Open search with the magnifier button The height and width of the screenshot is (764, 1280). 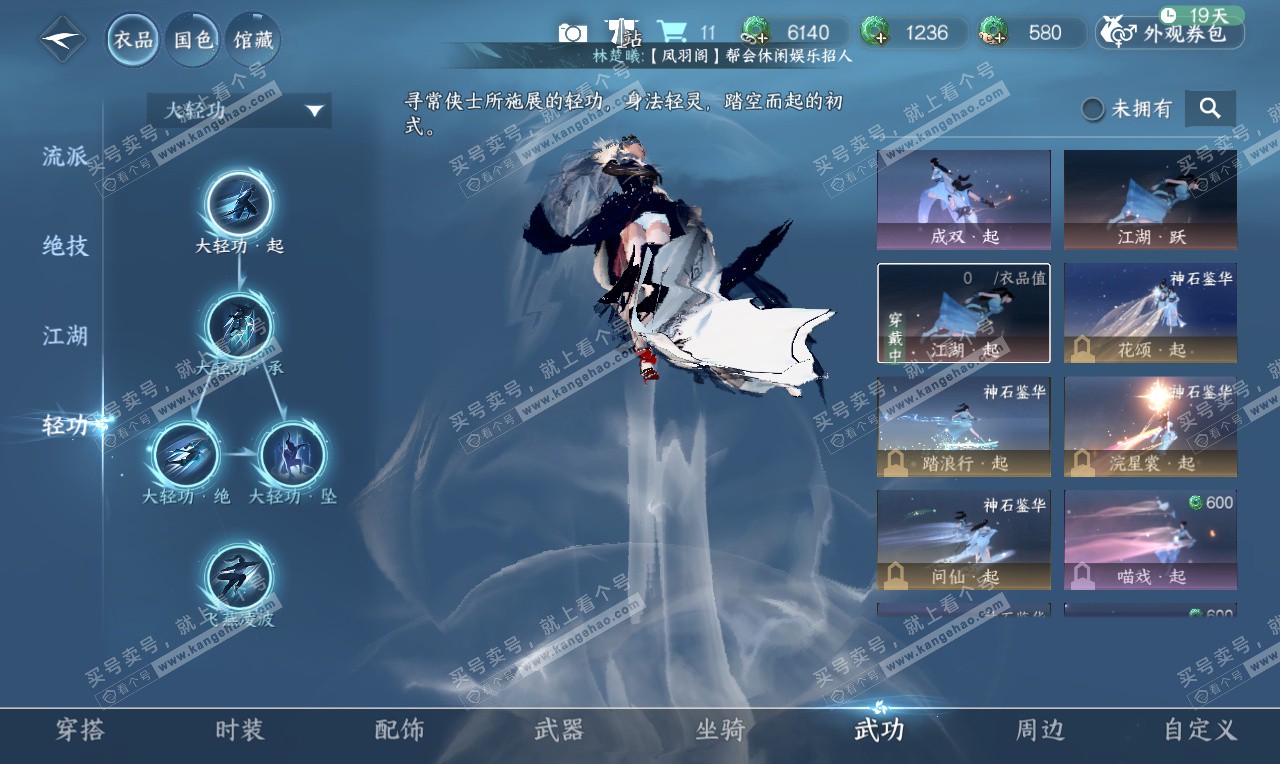click(1210, 109)
